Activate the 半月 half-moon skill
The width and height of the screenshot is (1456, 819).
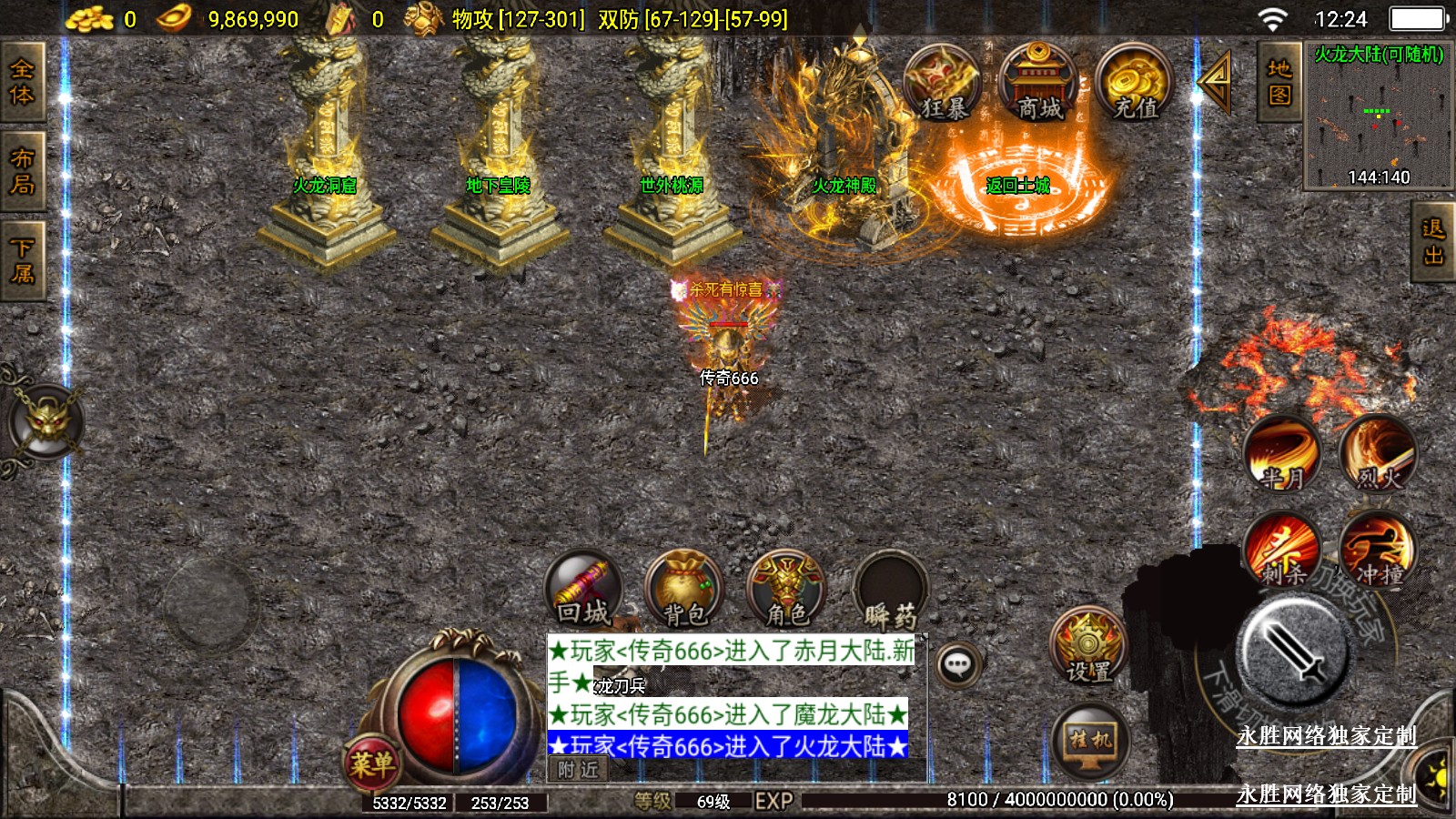point(1282,452)
